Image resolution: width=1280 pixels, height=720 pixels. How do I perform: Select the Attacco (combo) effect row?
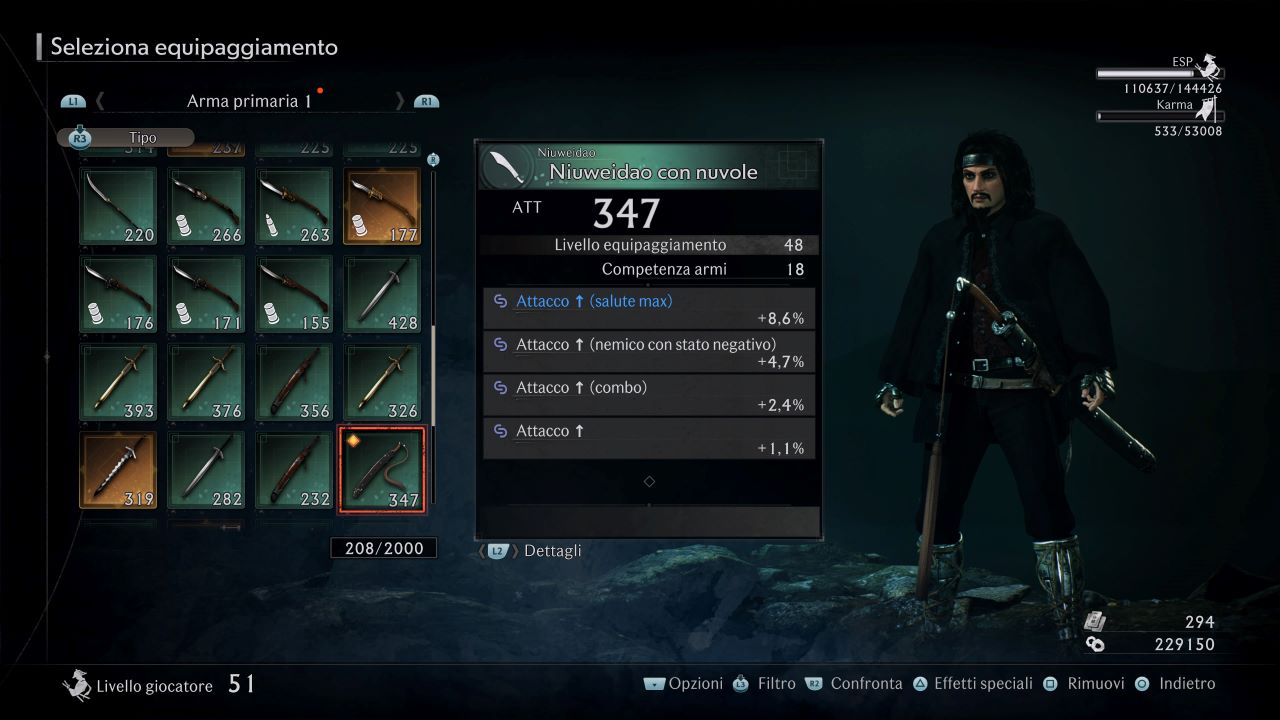point(648,395)
